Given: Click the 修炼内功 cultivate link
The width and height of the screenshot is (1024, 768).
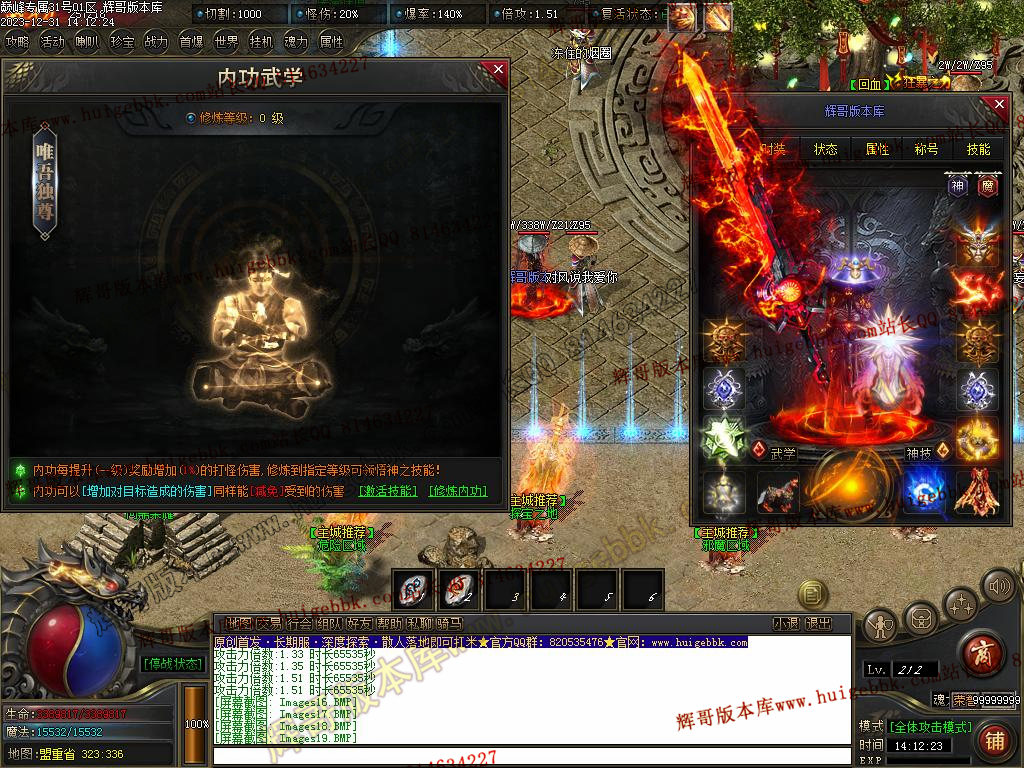Looking at the screenshot, I should pos(458,491).
